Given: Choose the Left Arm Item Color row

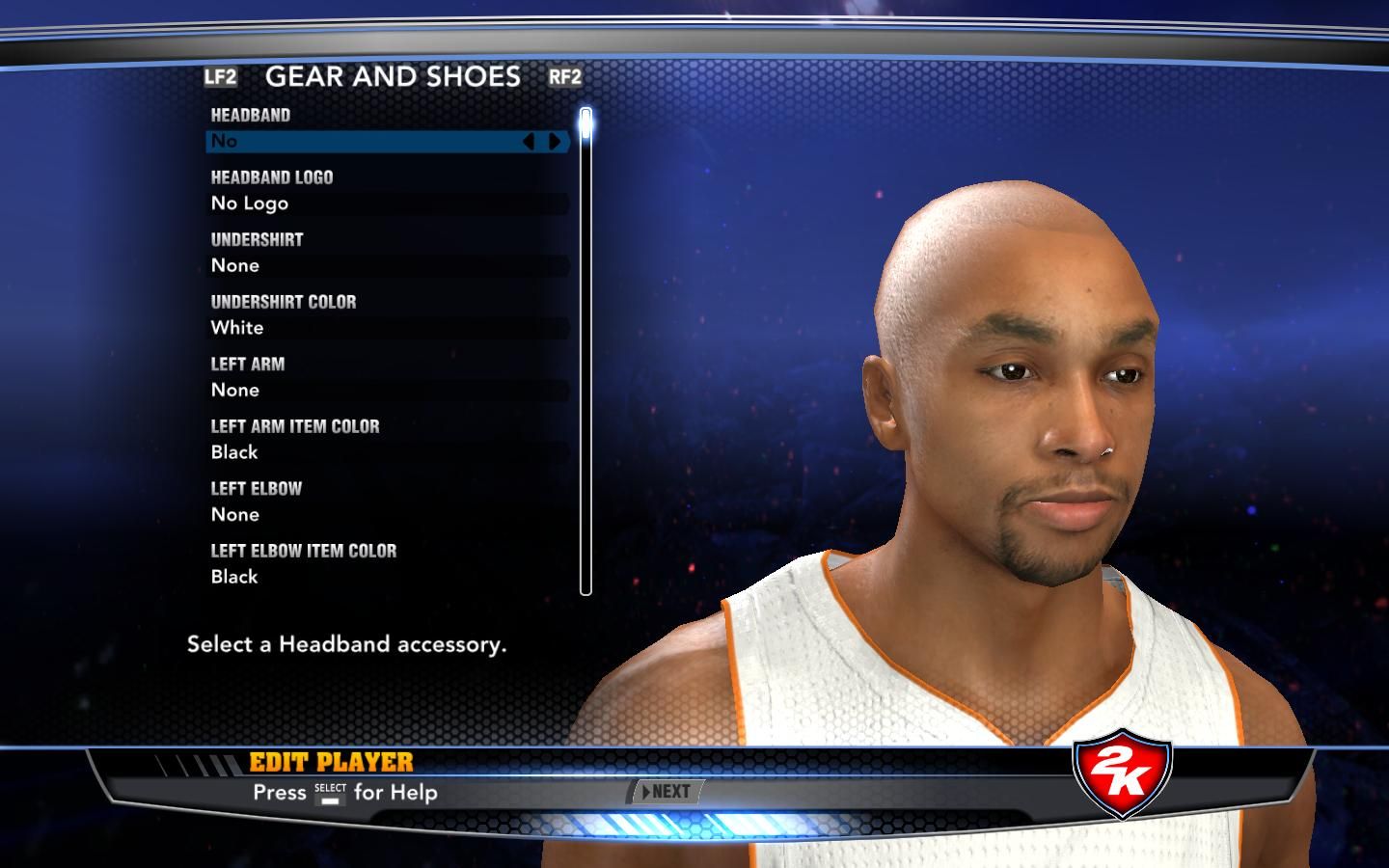Looking at the screenshot, I should tap(388, 452).
